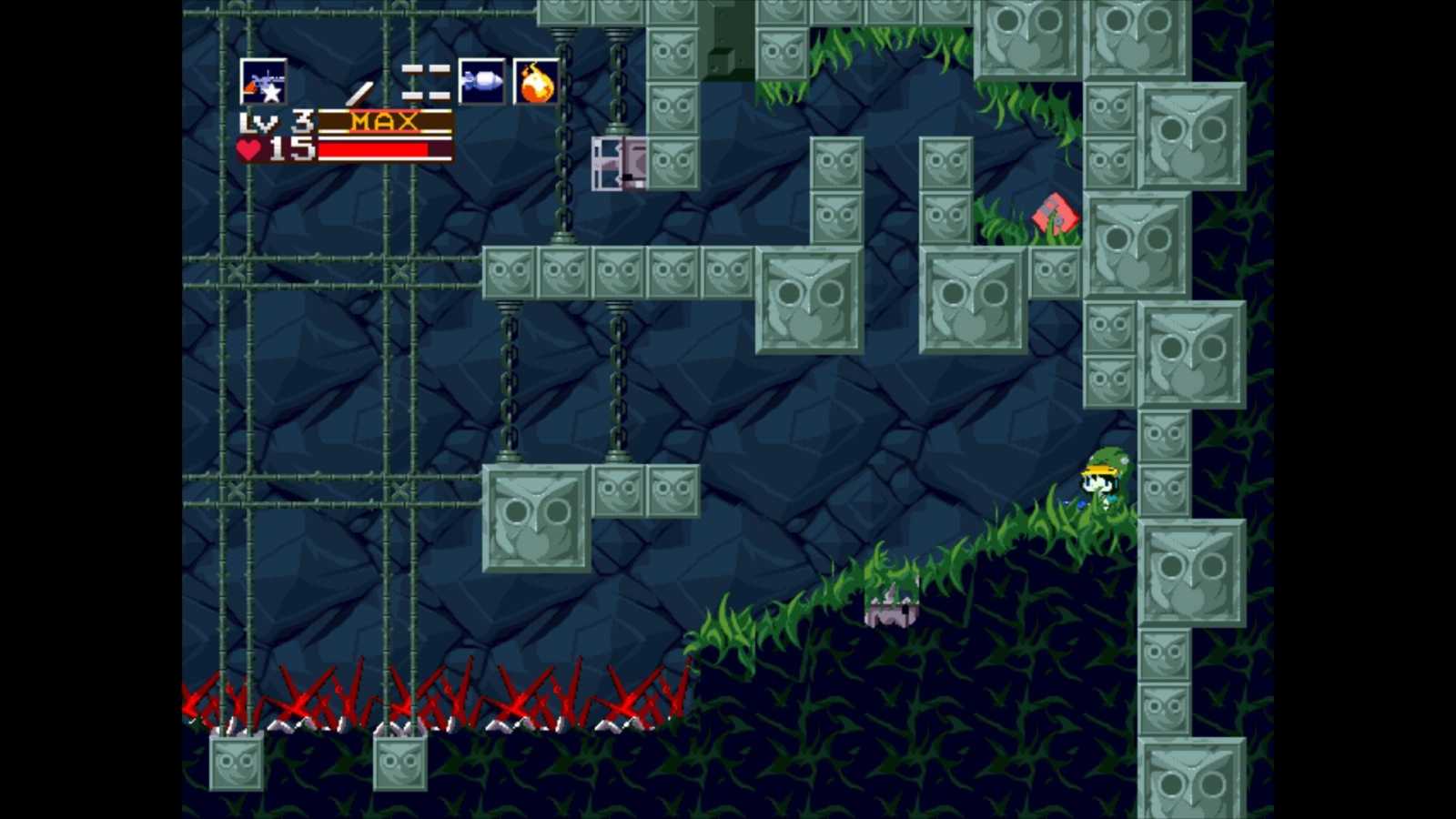
Task: Toggle the MAX experience label
Action: click(386, 120)
